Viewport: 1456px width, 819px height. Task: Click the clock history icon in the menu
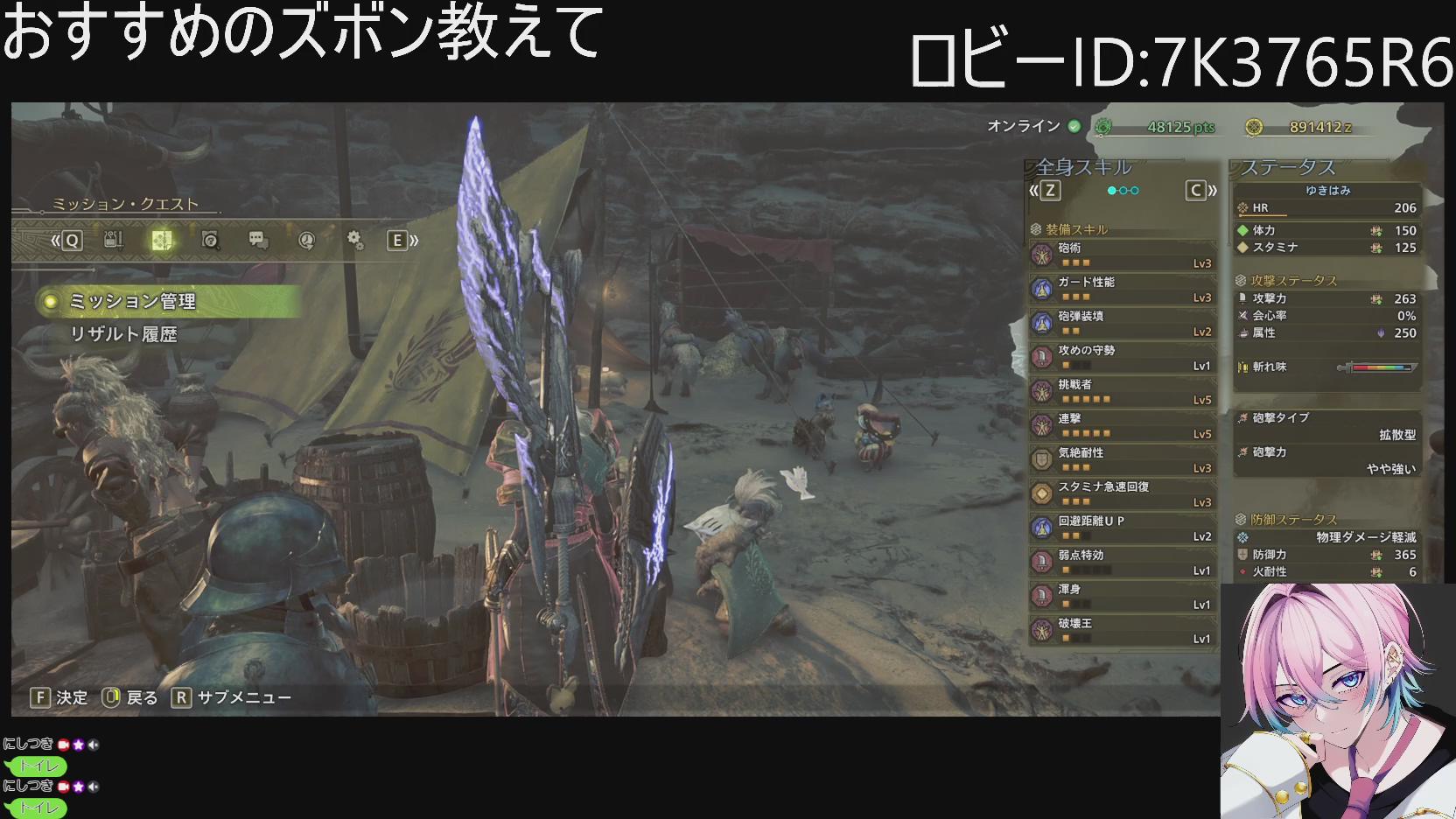(304, 241)
